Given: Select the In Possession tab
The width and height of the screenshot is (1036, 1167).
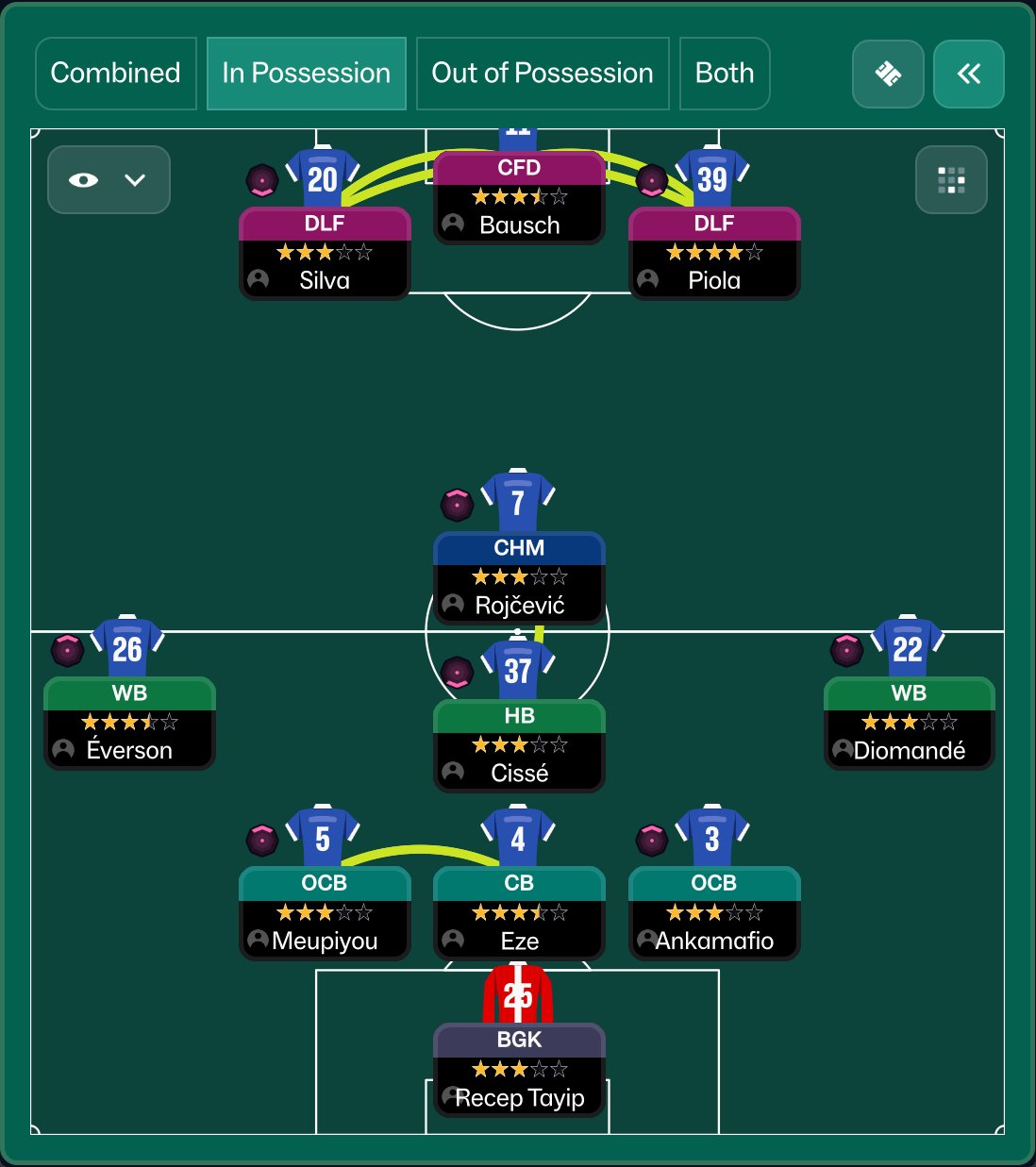Looking at the screenshot, I should [x=306, y=74].
